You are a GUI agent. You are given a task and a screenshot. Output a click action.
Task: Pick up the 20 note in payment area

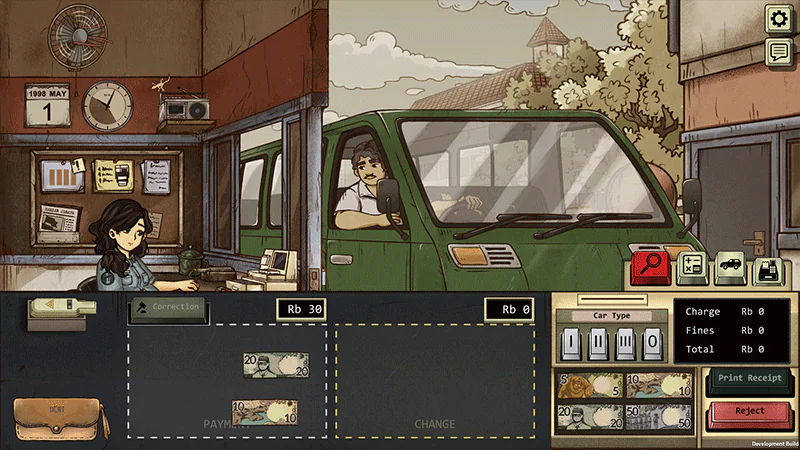(275, 366)
